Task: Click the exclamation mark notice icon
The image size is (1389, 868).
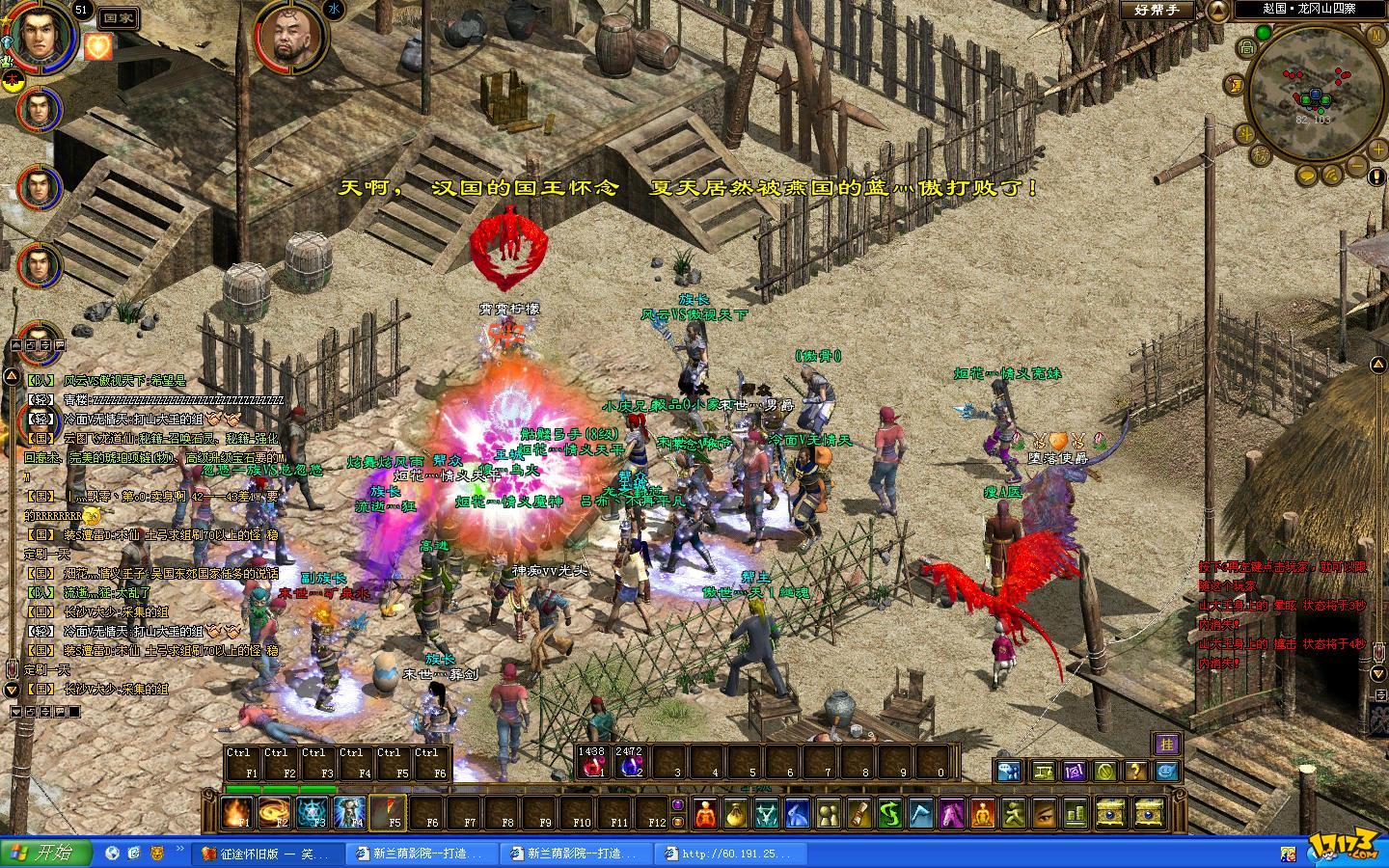Action: (1376, 176)
